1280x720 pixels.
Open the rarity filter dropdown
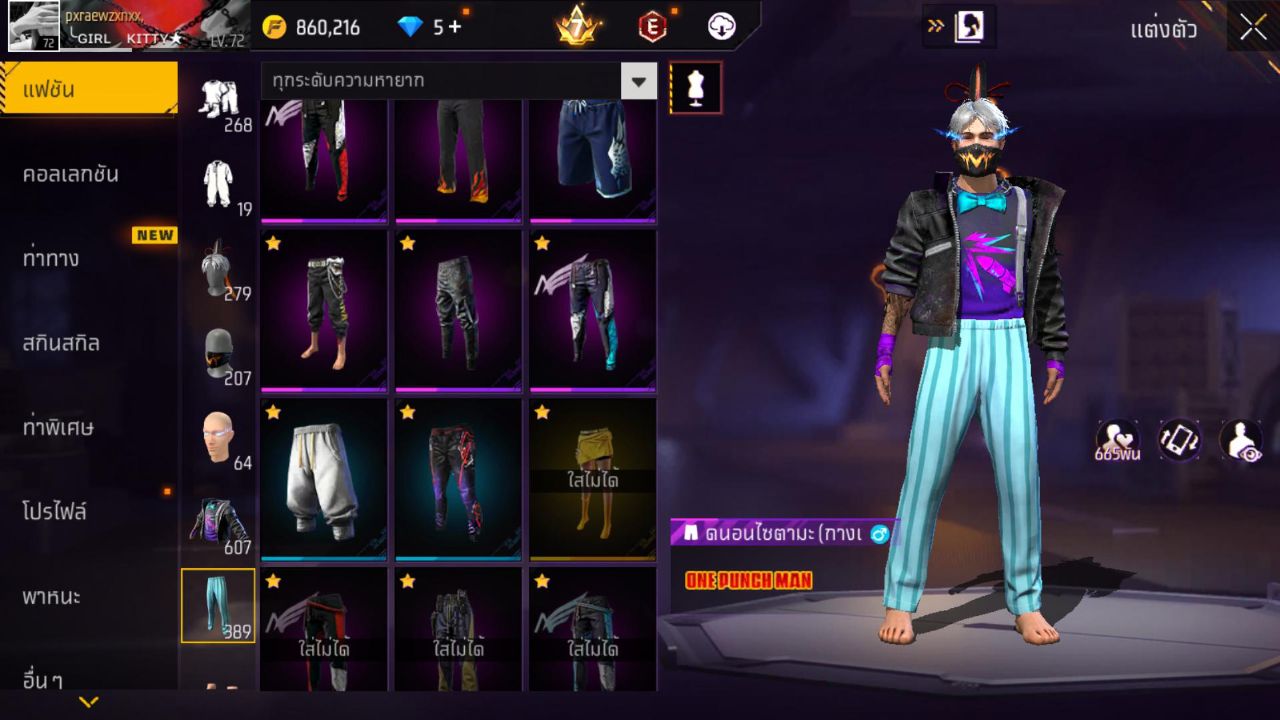(639, 81)
